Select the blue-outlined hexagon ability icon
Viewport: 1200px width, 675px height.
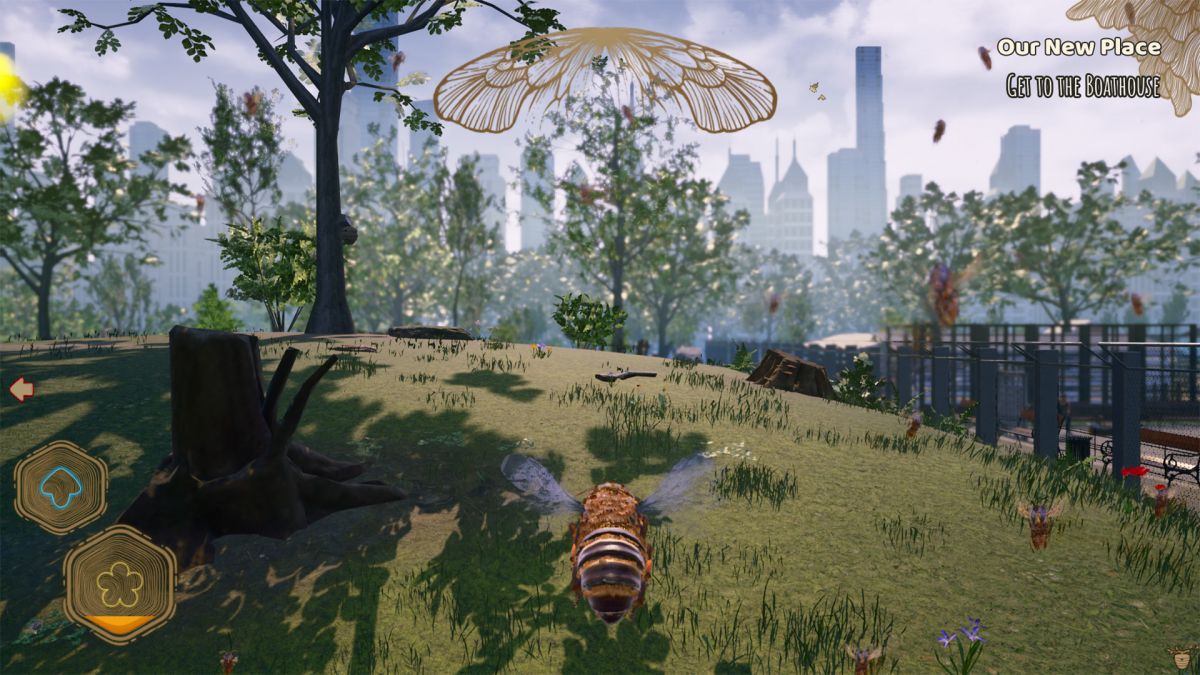coord(60,487)
